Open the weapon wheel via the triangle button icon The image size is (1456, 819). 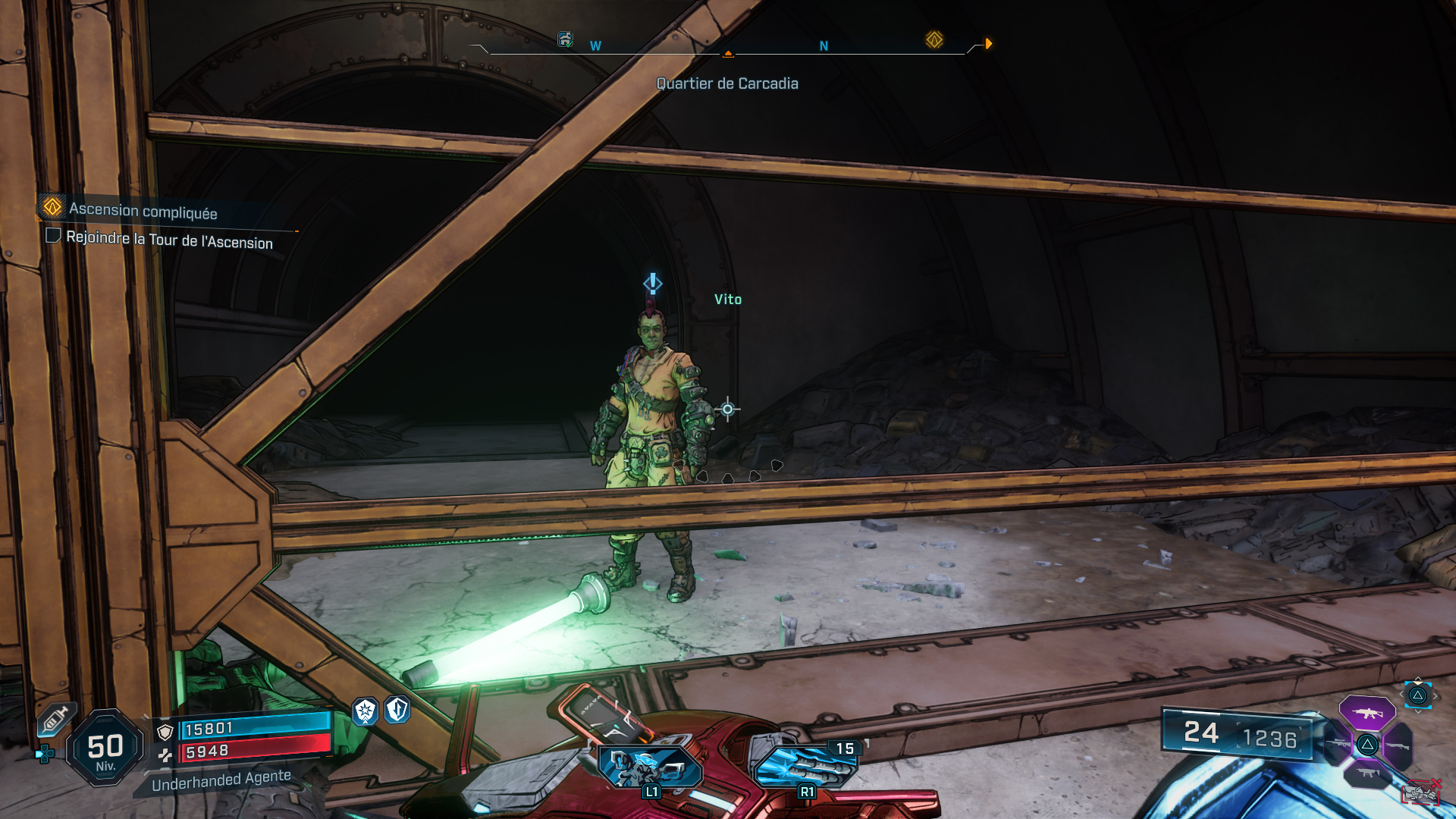point(1367,744)
